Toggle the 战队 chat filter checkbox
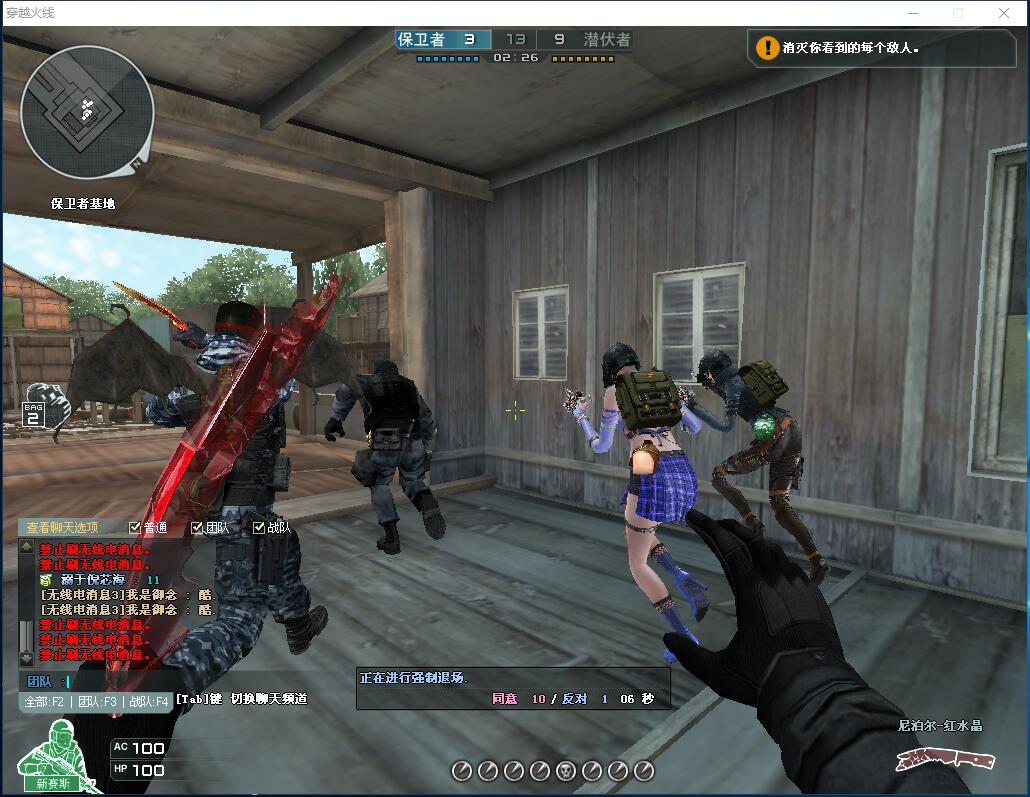The height and width of the screenshot is (797, 1030). [x=260, y=527]
